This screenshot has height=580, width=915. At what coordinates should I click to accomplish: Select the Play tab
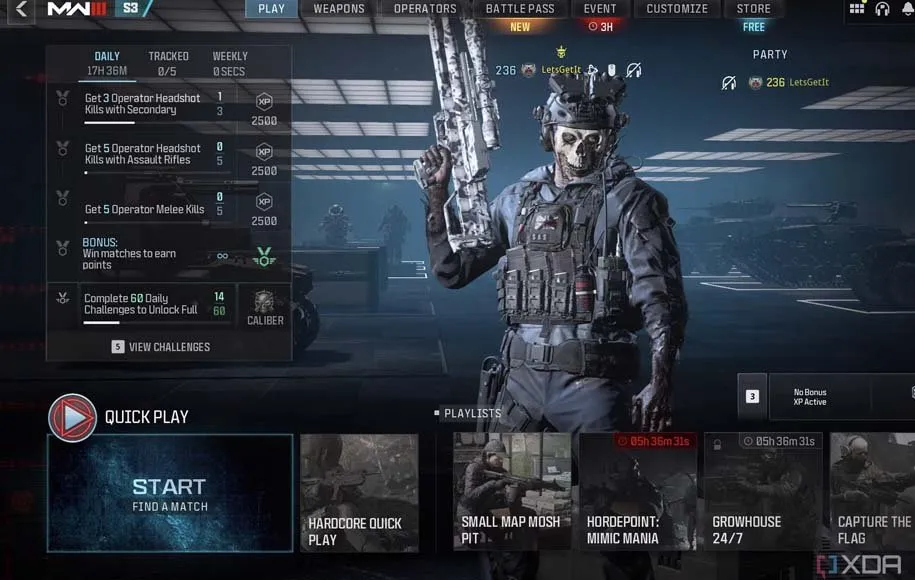(x=271, y=9)
